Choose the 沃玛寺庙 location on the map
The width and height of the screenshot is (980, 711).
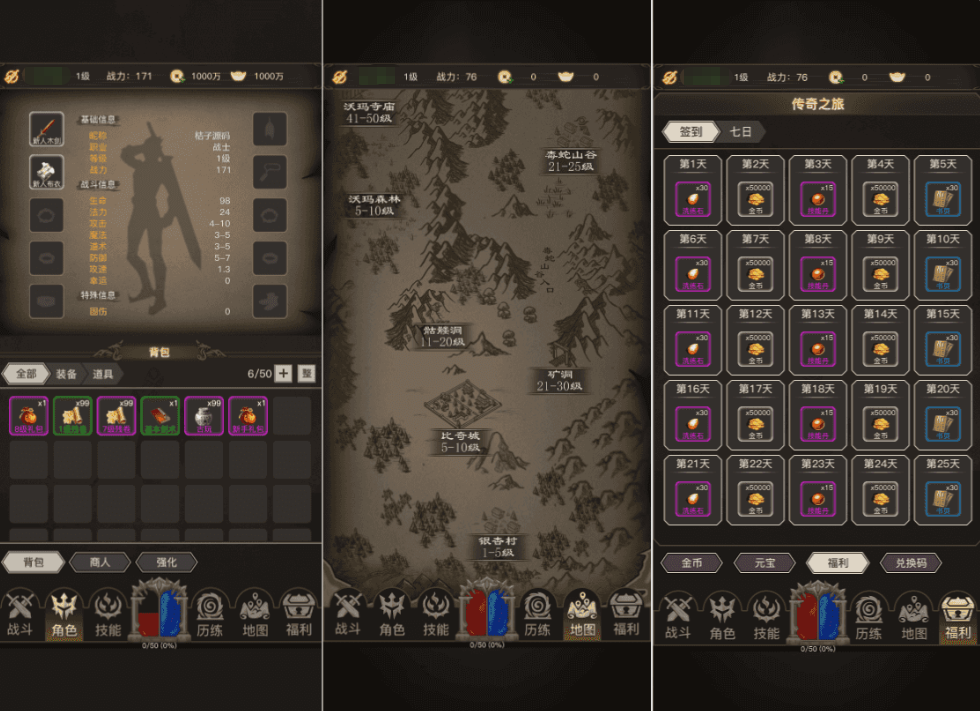pos(369,111)
